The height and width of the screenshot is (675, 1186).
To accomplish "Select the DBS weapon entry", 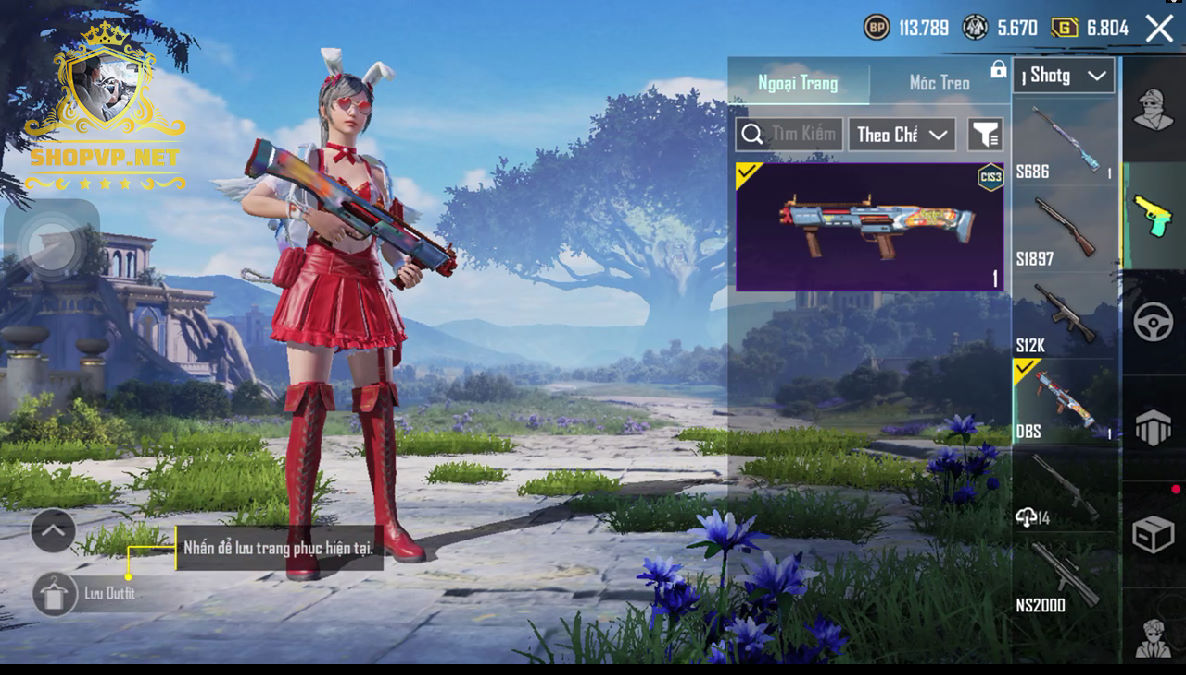I will [x=1064, y=402].
